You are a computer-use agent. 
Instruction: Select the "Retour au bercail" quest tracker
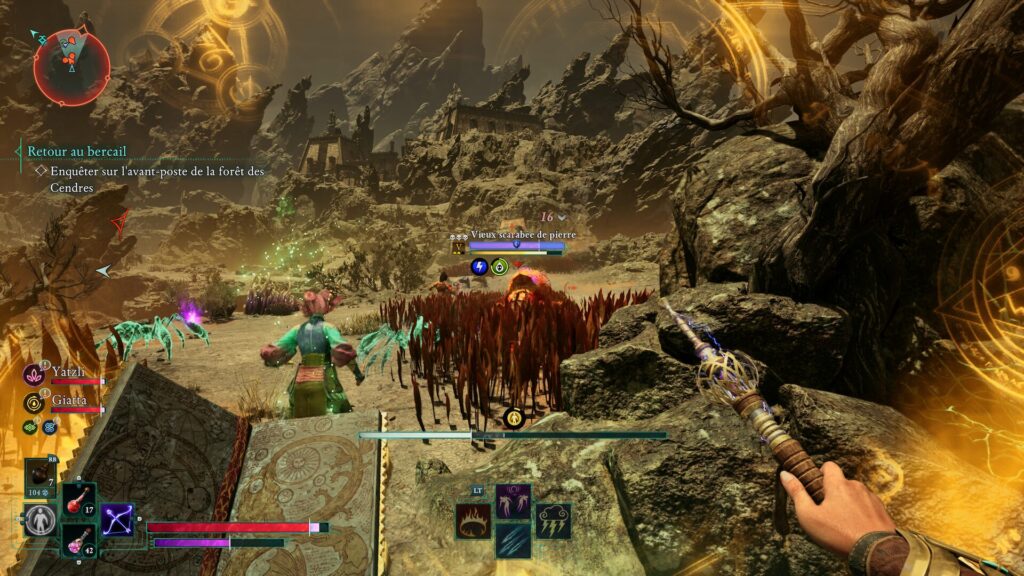point(77,151)
